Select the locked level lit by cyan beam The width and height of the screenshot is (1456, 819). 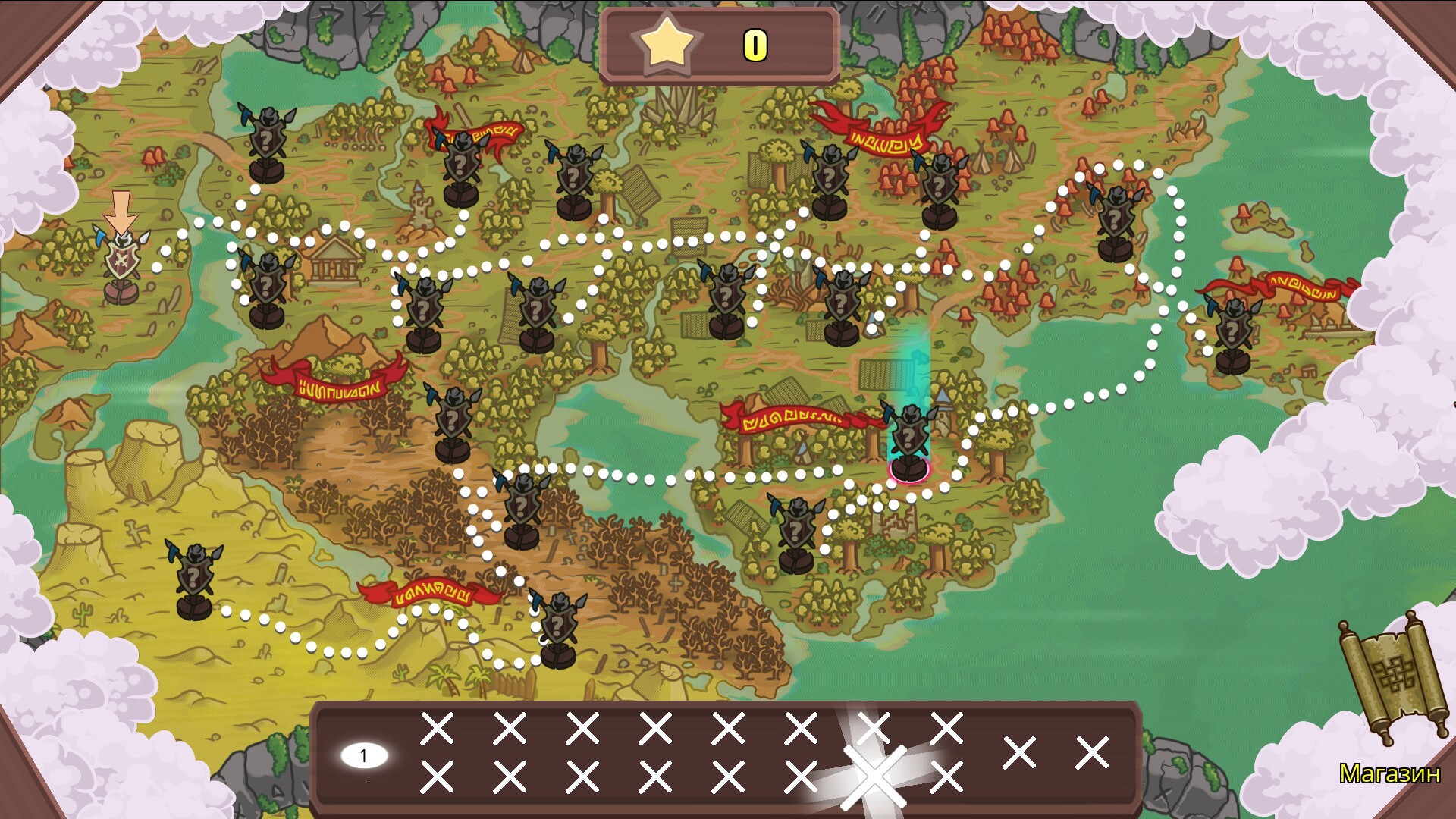pos(908,441)
